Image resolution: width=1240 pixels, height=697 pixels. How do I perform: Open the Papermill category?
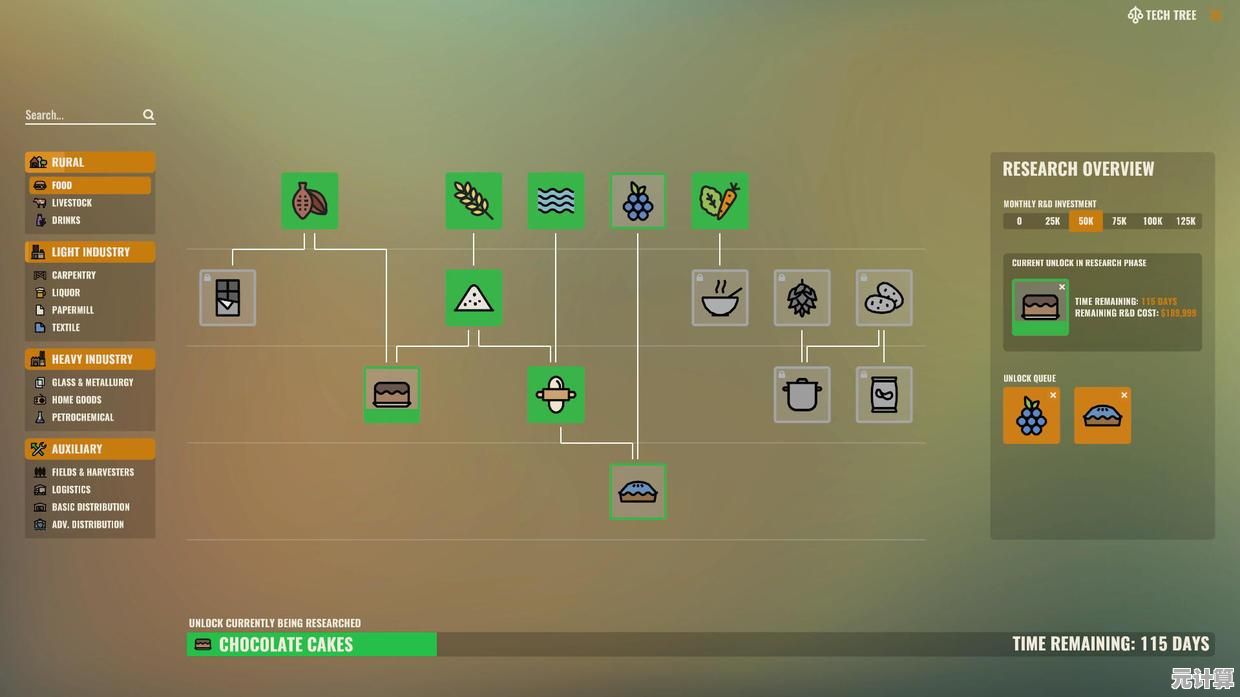[x=72, y=310]
